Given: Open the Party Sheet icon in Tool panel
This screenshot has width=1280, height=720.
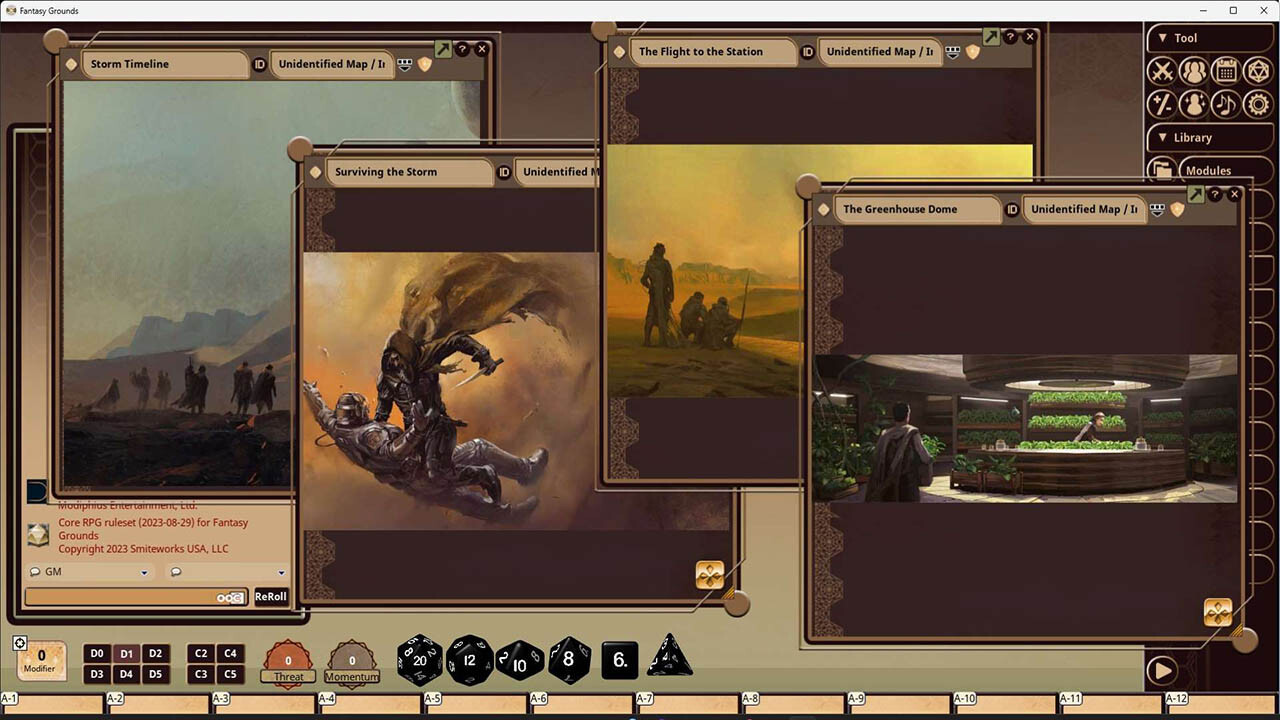Looking at the screenshot, I should pyautogui.click(x=1194, y=70).
